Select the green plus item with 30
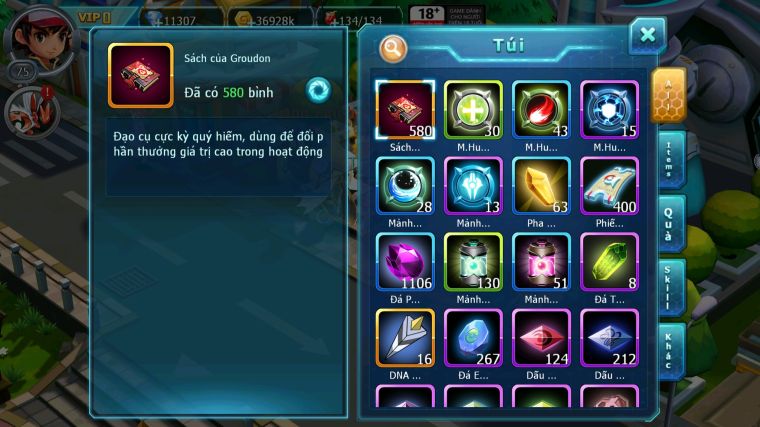Screen dimensions: 760x427 (x=473, y=109)
